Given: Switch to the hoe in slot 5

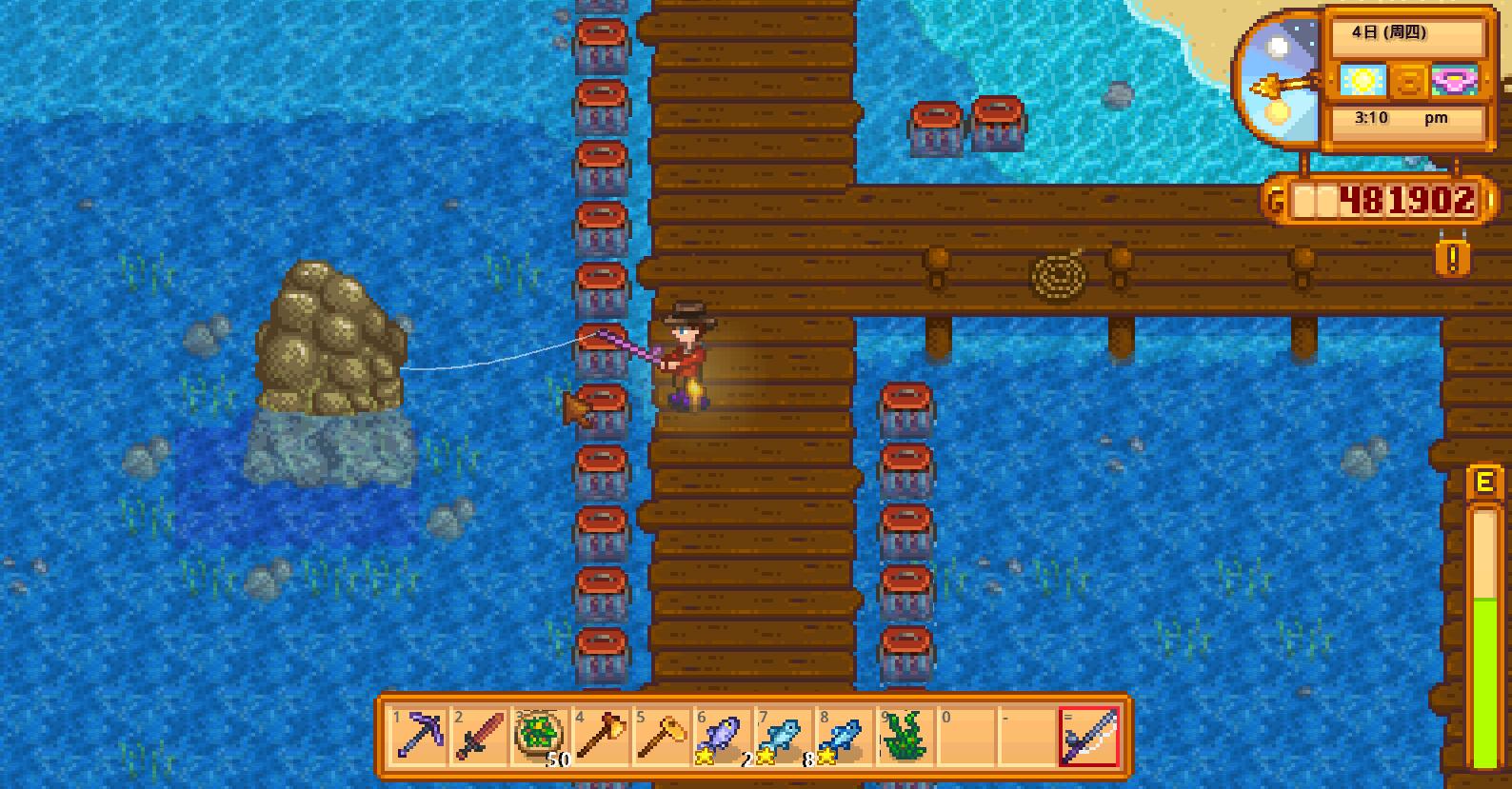Looking at the screenshot, I should click(x=658, y=737).
